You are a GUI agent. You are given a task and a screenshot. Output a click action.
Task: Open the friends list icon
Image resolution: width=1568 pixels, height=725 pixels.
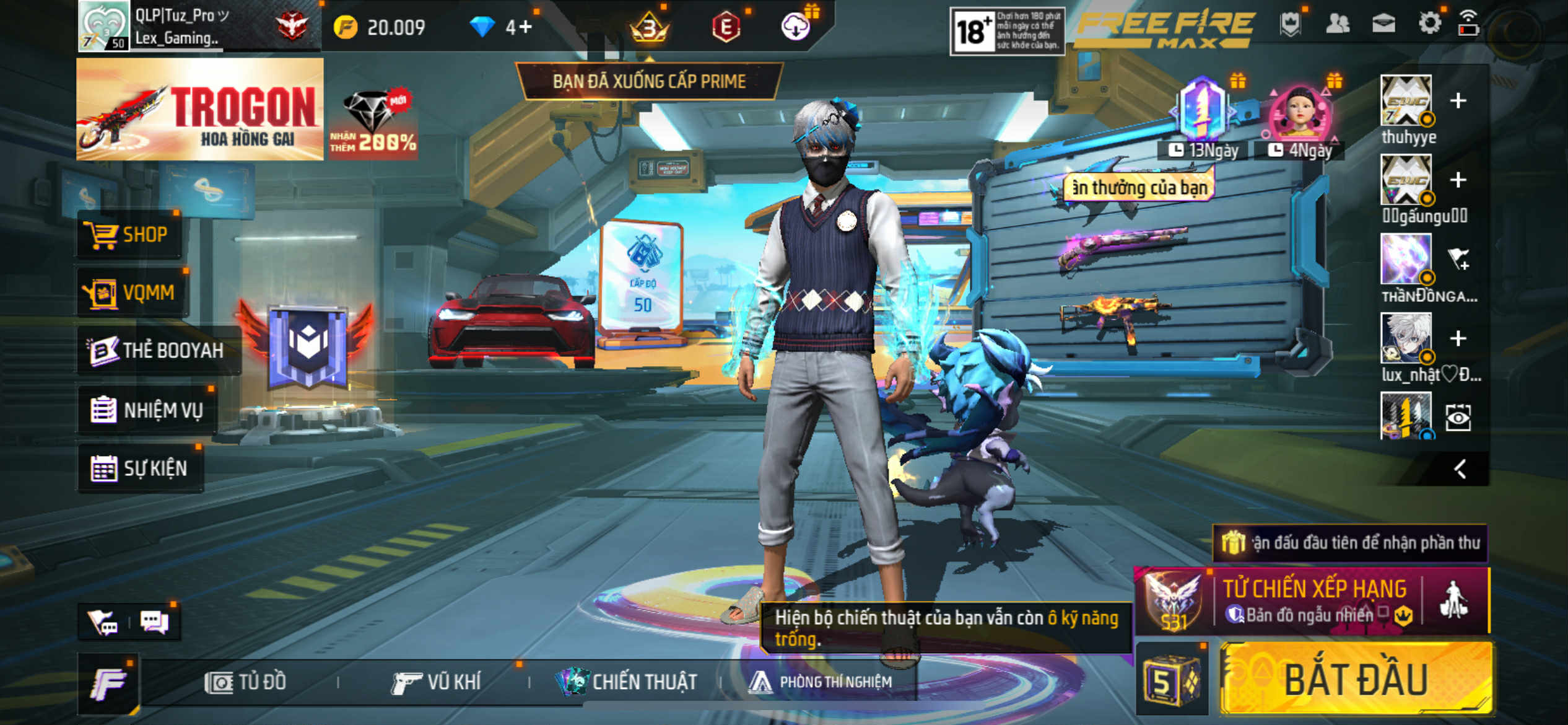pyautogui.click(x=1337, y=24)
